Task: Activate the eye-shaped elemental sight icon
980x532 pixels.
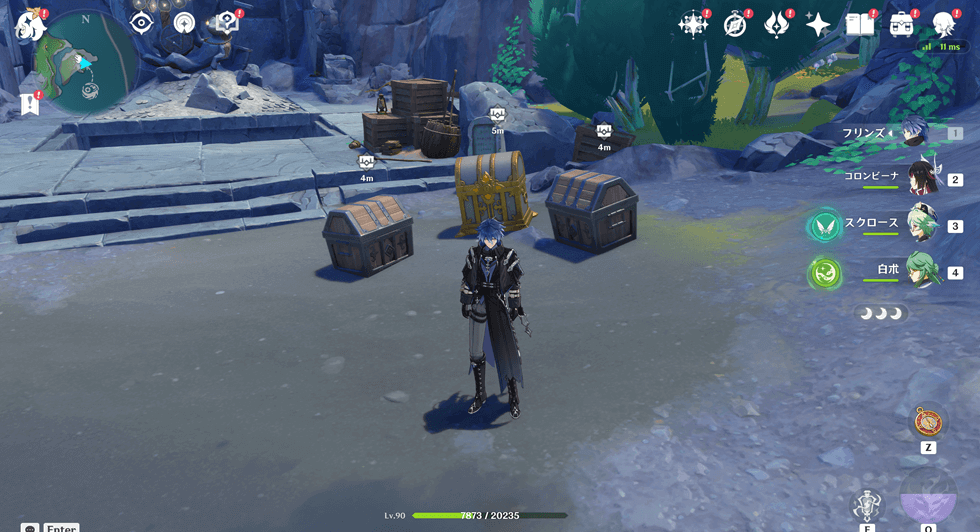Action: point(141,23)
